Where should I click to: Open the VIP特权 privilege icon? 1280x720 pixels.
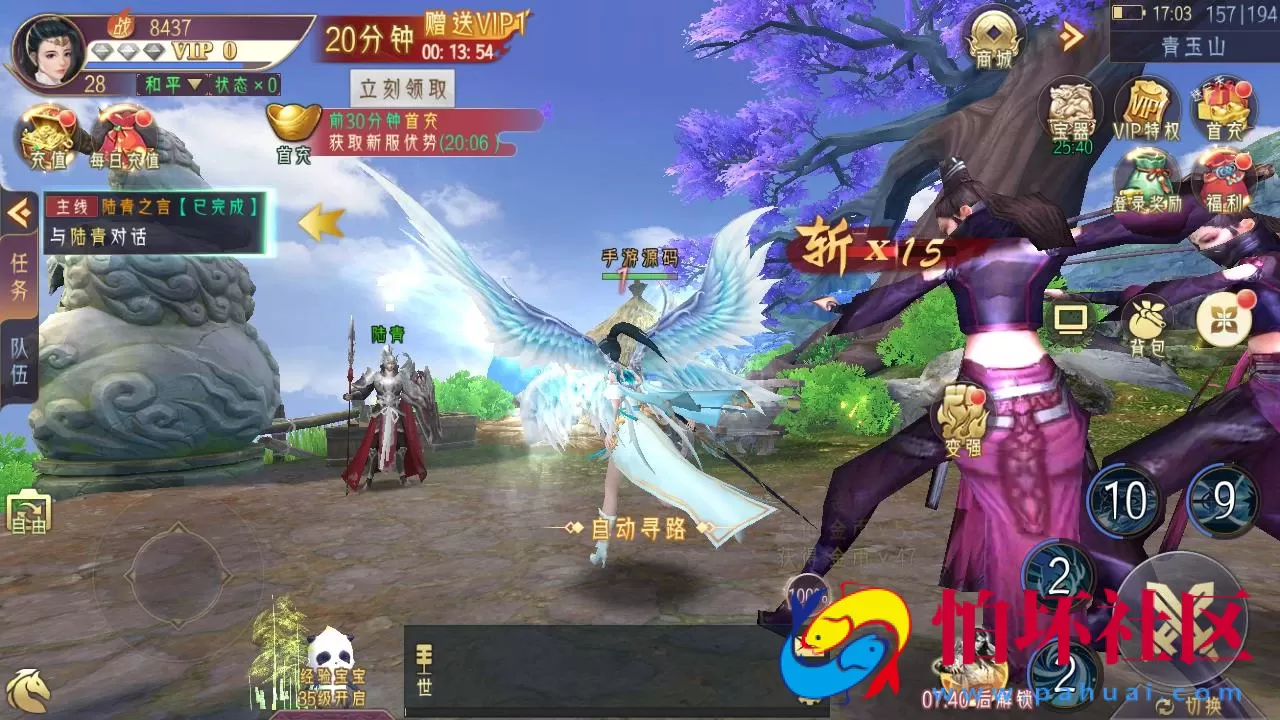click(1148, 110)
